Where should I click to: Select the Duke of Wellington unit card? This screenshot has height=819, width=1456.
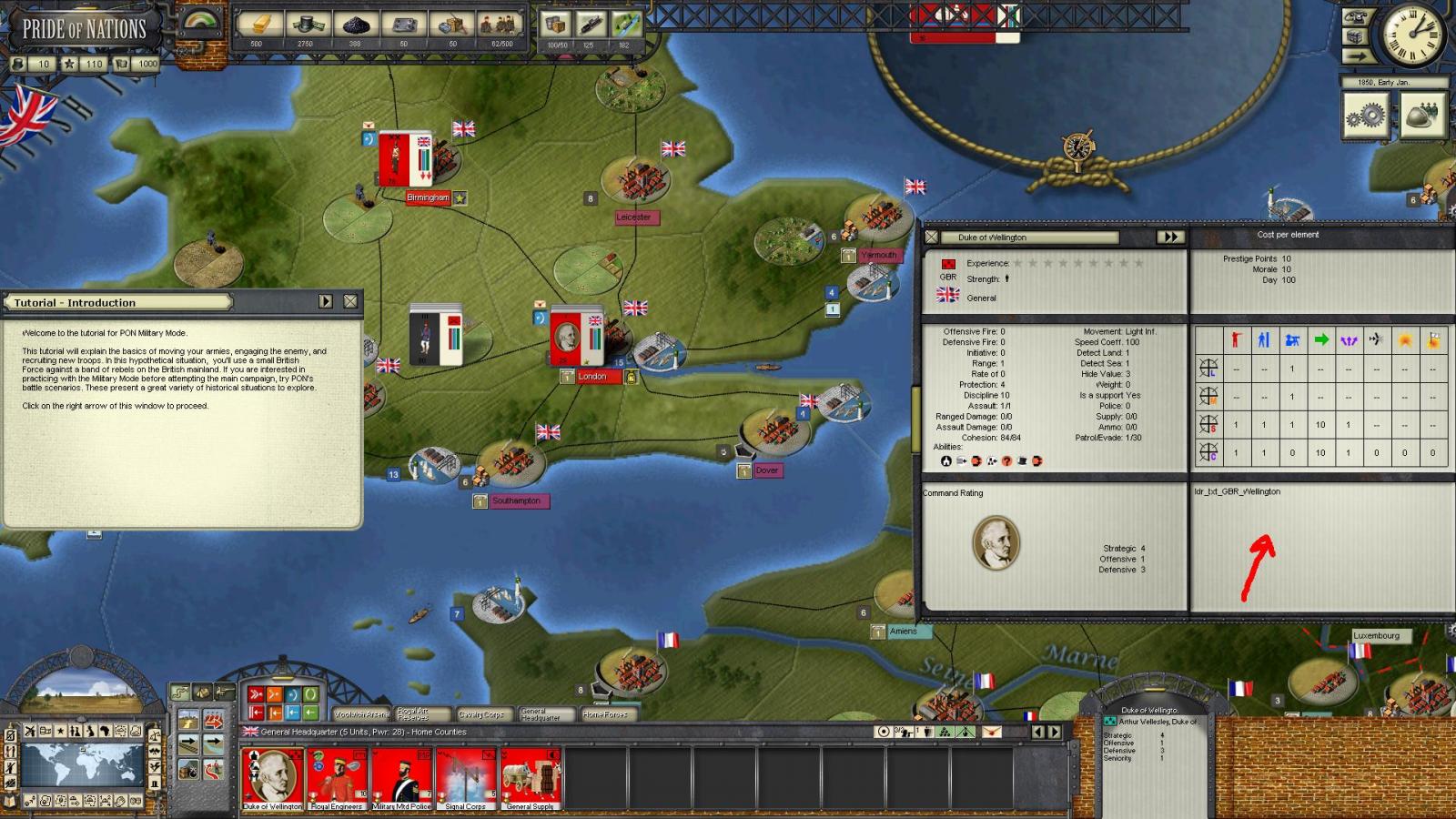pos(272,778)
